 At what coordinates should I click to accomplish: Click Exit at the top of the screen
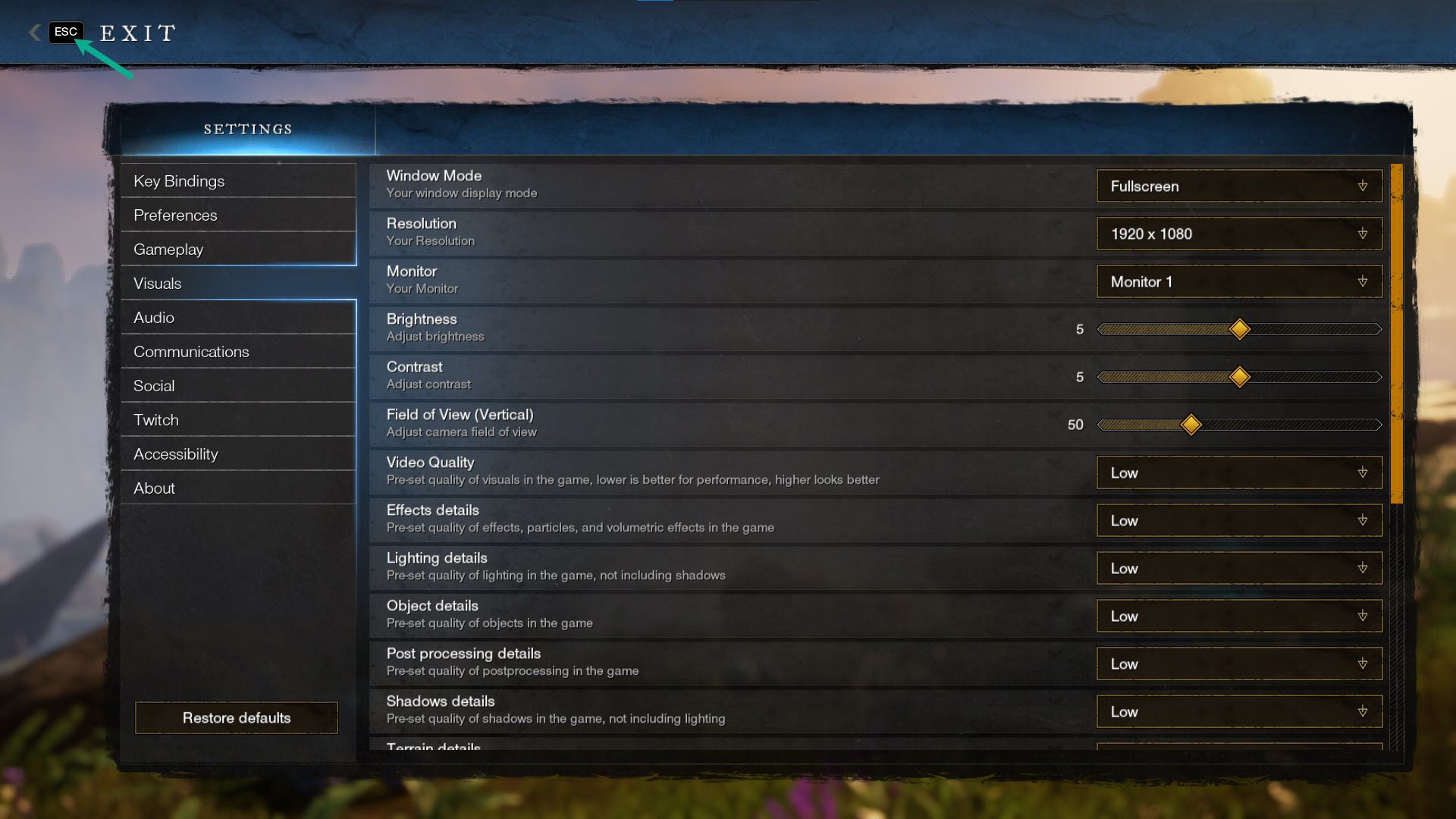[136, 32]
